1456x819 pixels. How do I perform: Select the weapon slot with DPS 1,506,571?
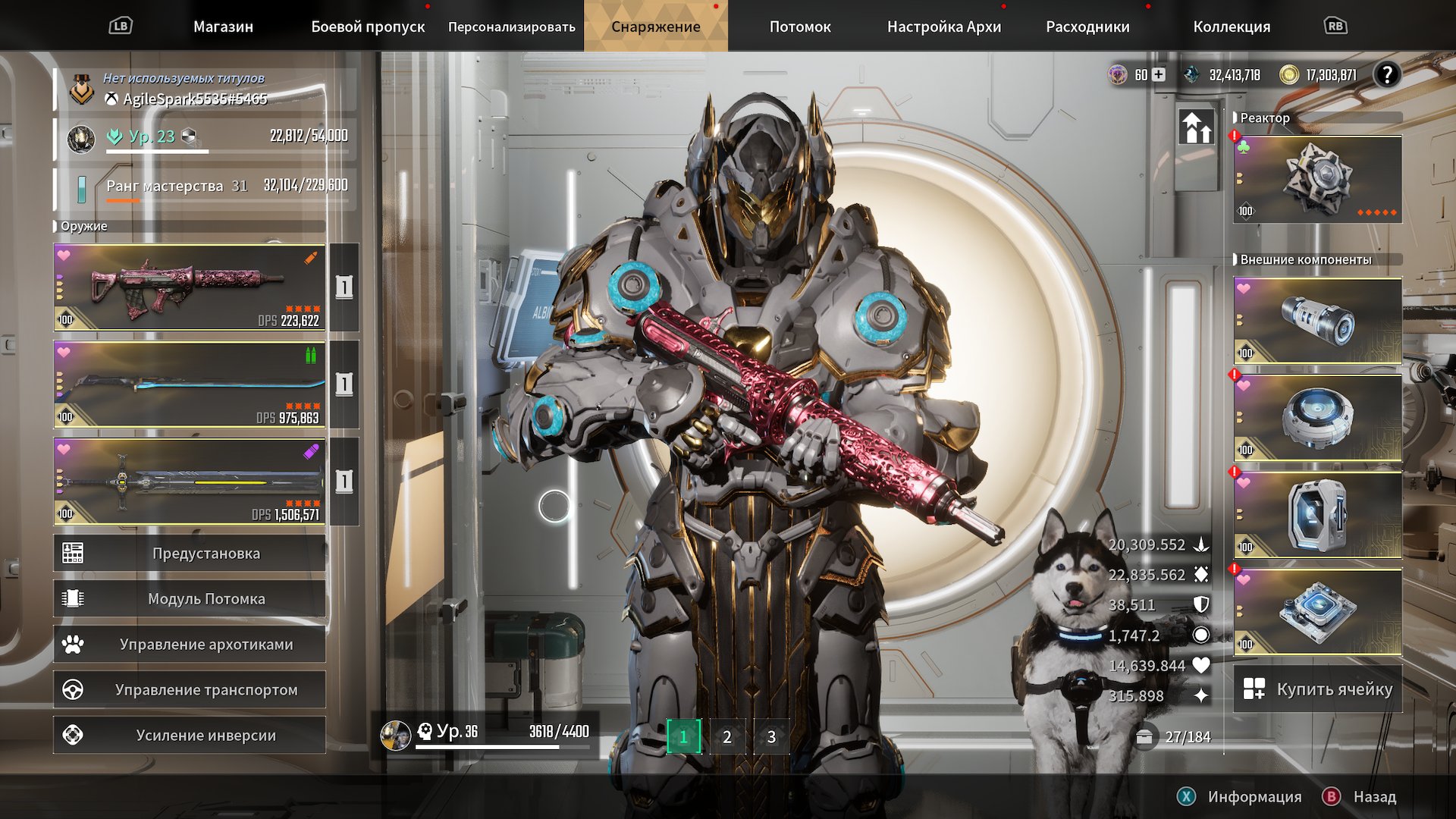190,482
